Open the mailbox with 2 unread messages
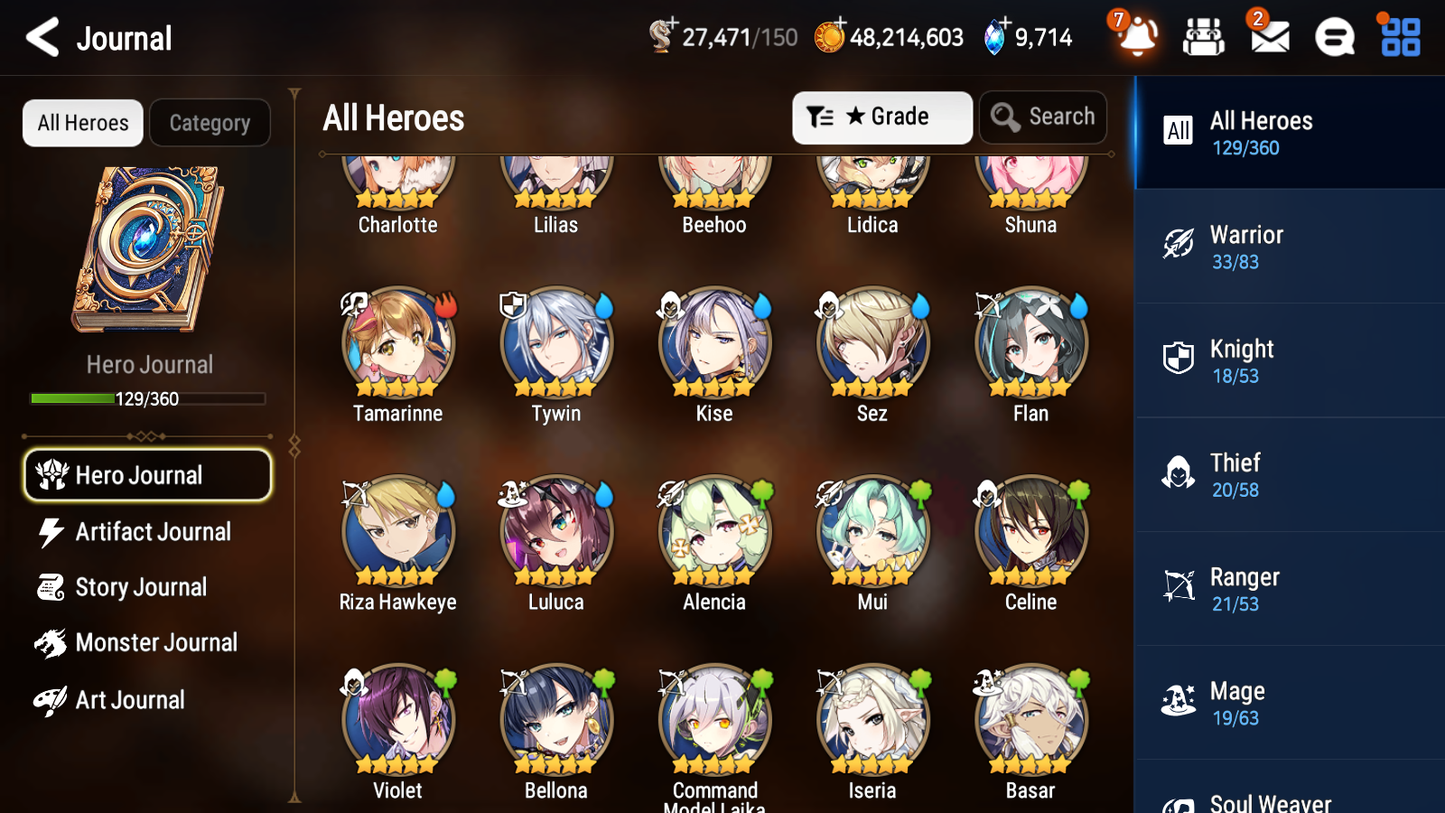Screen dimensions: 1445x813 [1269, 36]
